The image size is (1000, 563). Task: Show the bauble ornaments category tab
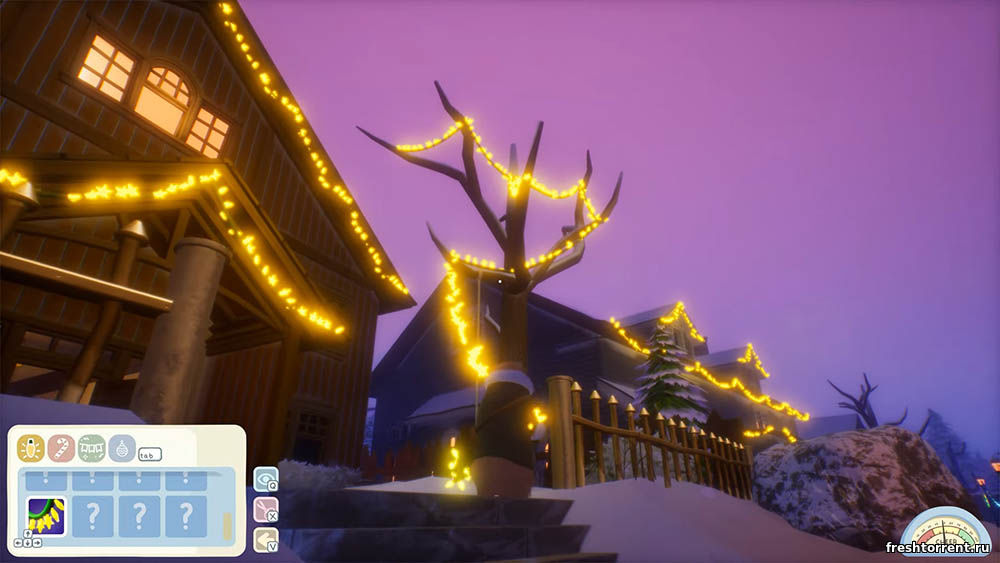(122, 447)
